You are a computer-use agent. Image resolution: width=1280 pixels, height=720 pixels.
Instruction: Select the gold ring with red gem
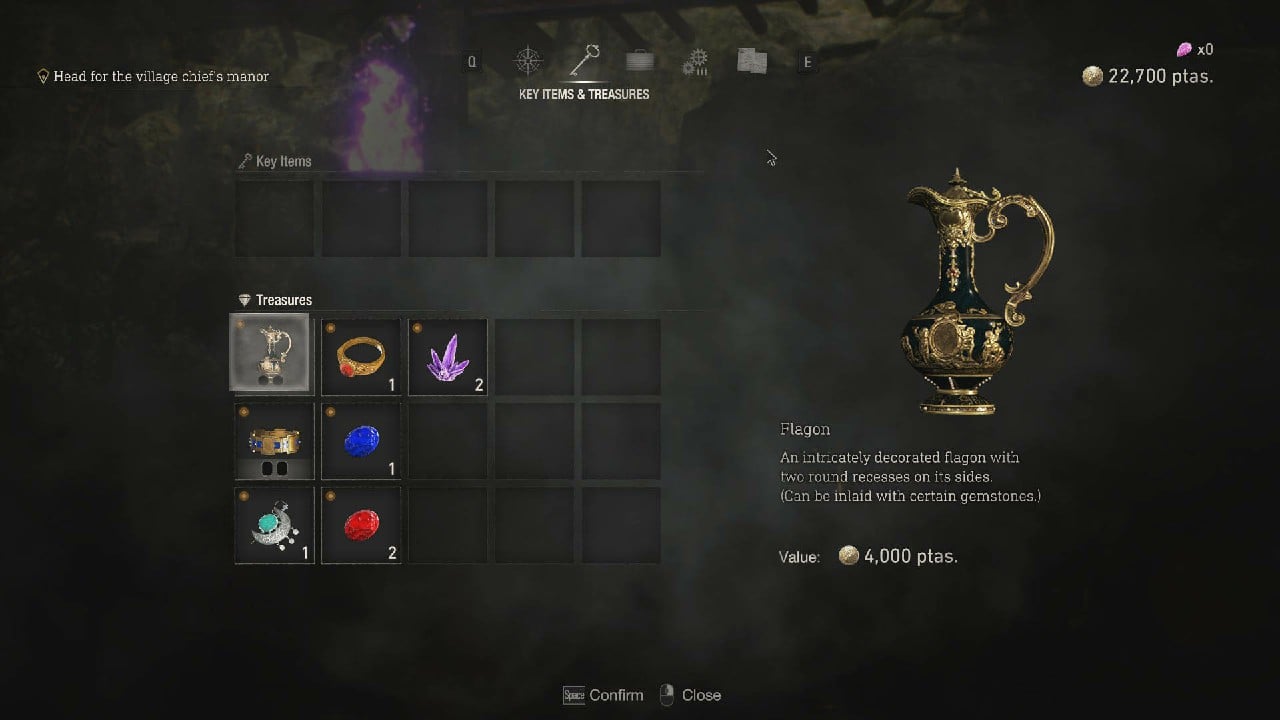361,355
